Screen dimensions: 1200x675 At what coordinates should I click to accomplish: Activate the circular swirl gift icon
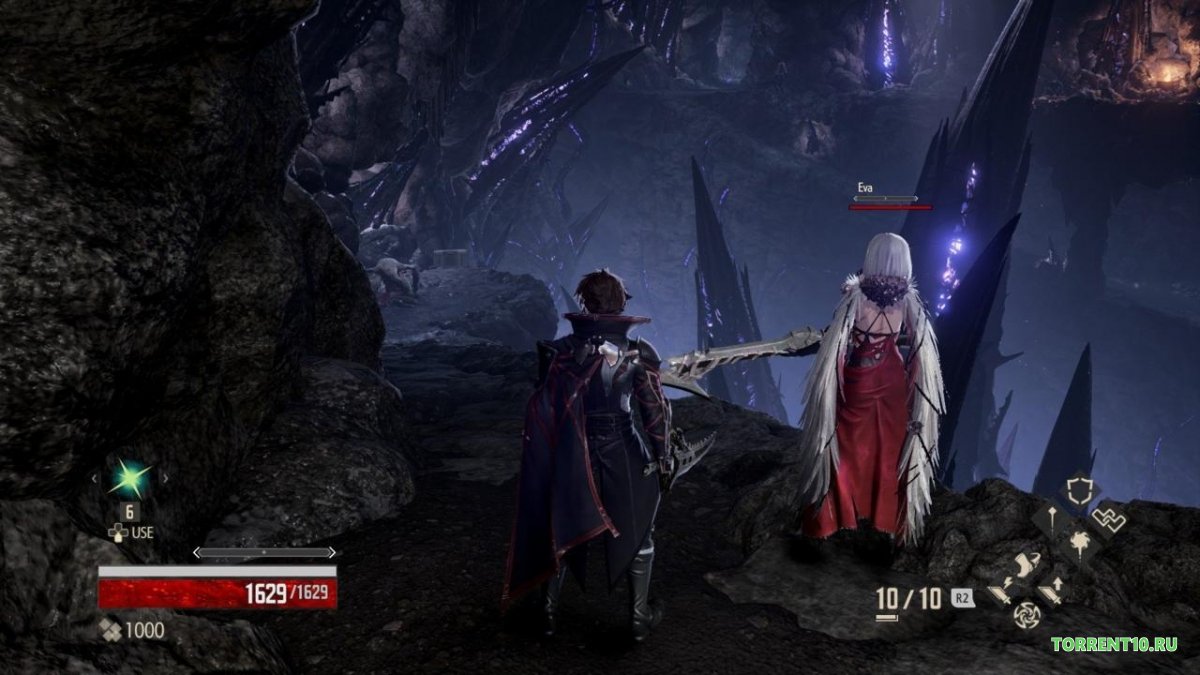click(1027, 616)
